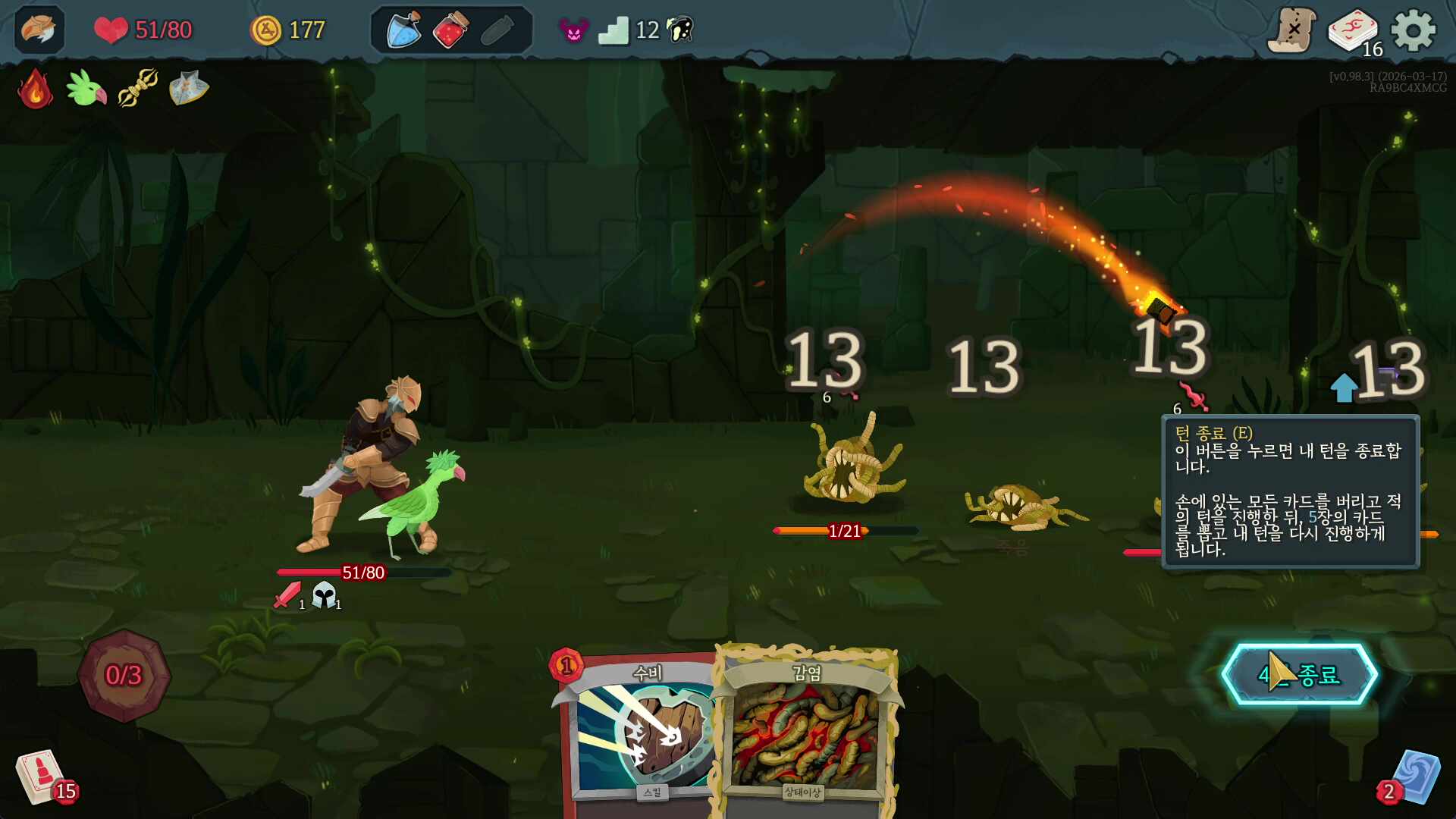View the deck with 16 cards
The image size is (1456, 819).
[x=1353, y=32]
